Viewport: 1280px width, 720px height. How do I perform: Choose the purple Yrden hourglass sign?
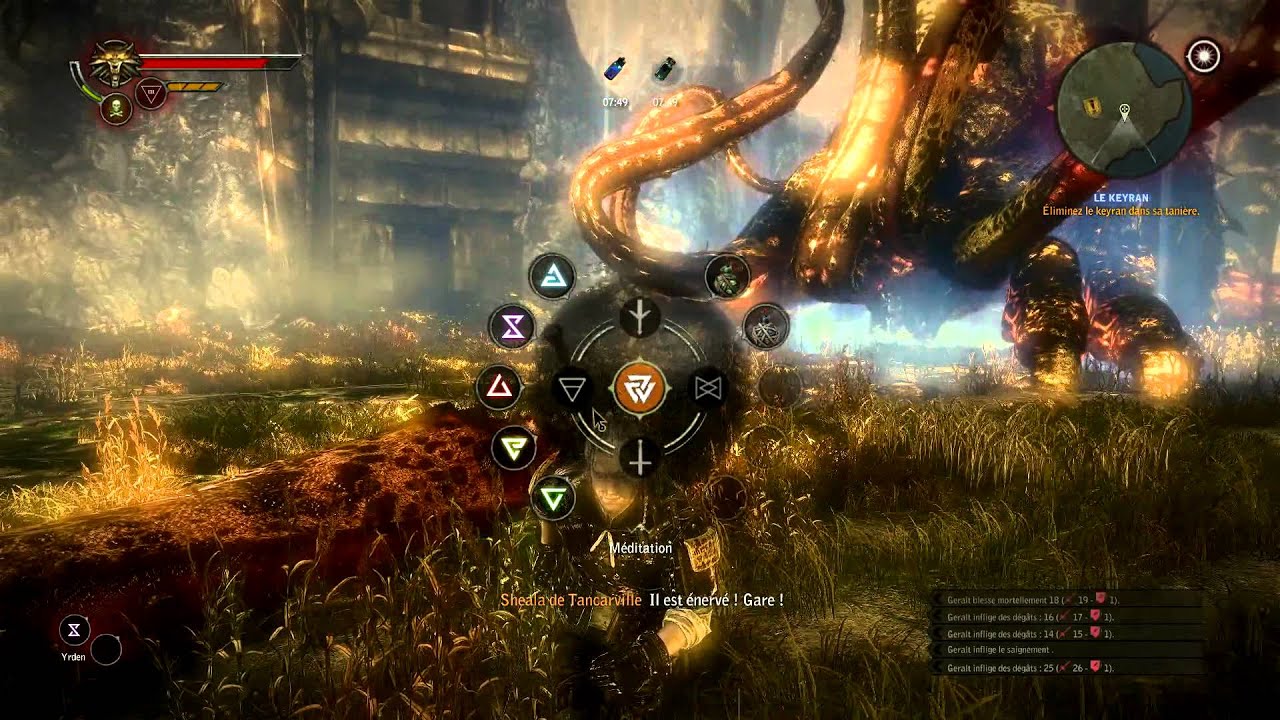[x=512, y=326]
